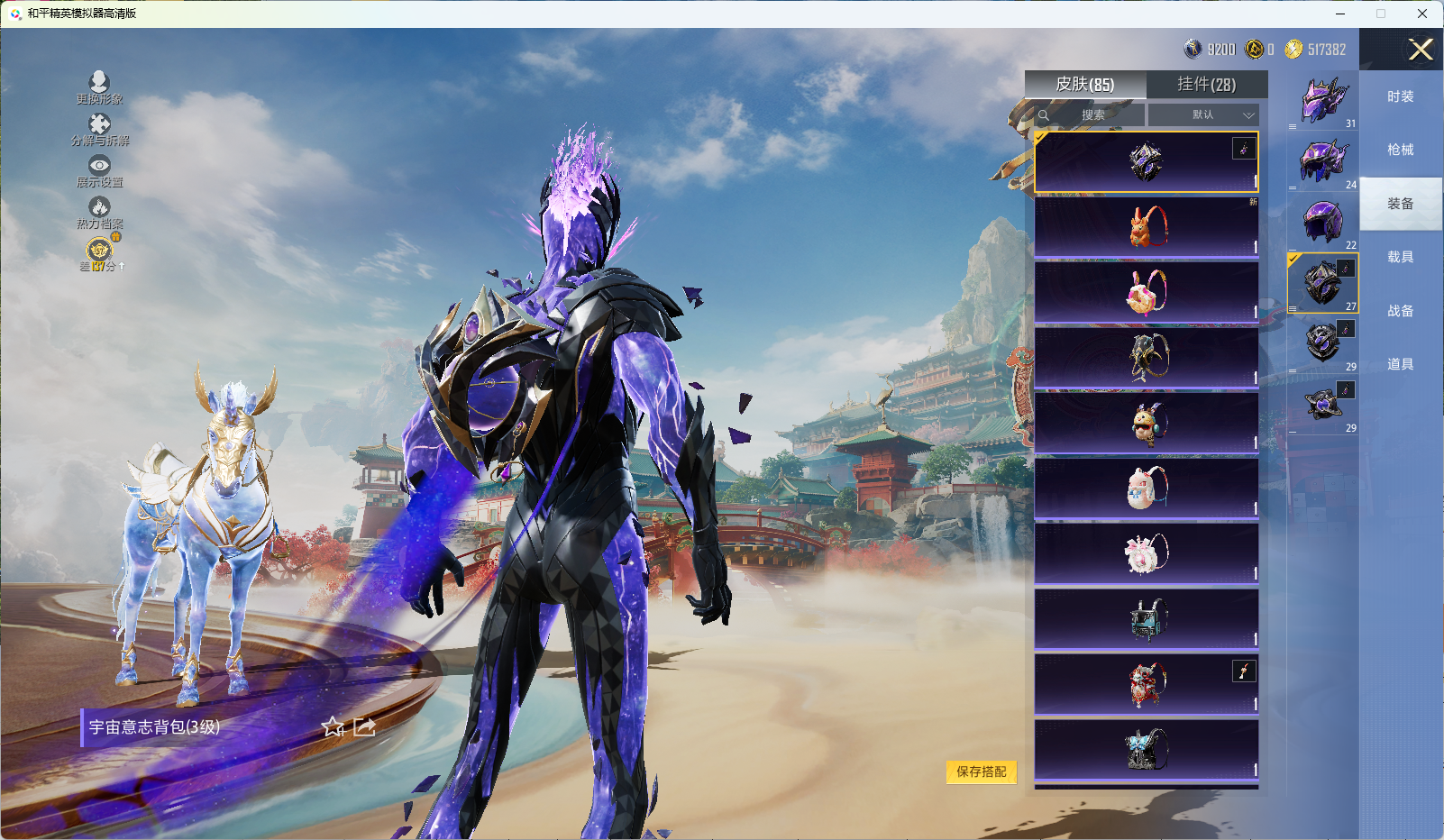Share the backpack using the share icon
Image resolution: width=1444 pixels, height=840 pixels.
364,726
